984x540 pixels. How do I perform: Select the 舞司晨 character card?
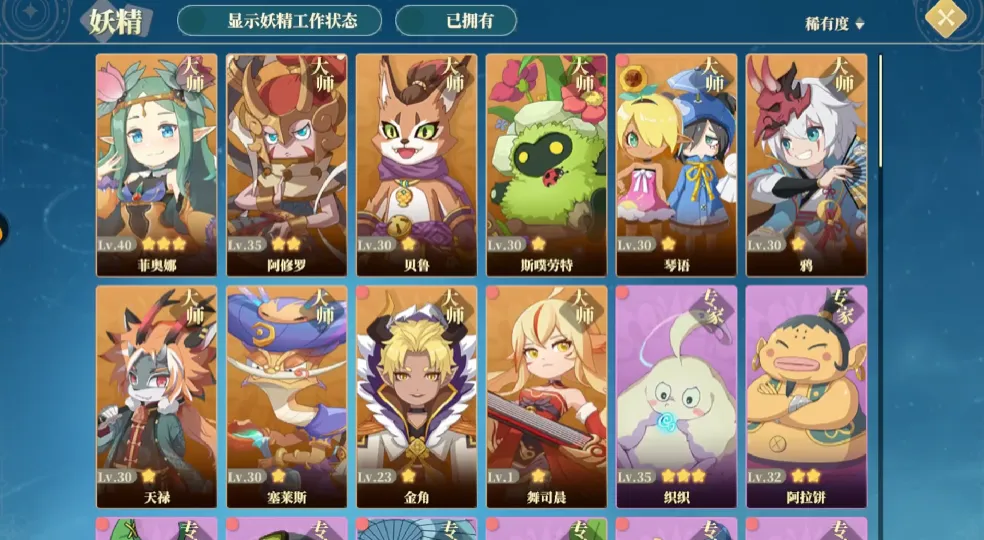click(546, 397)
